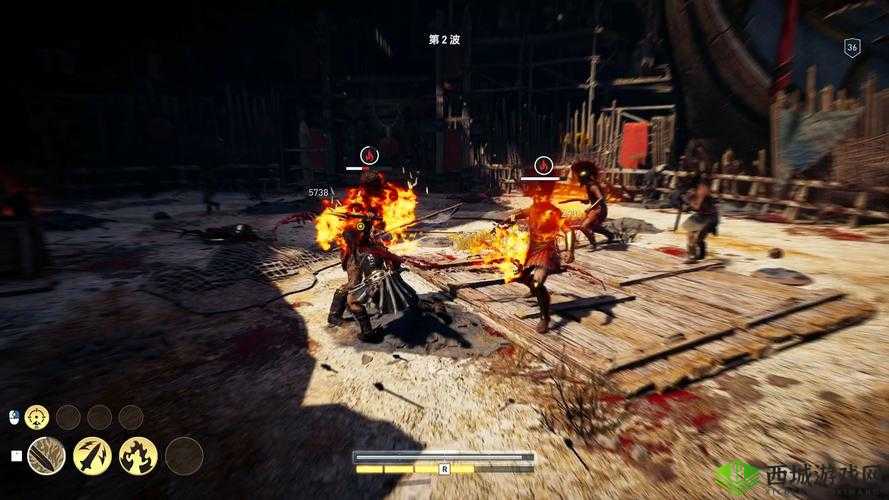The height and width of the screenshot is (500, 889).
Task: Use the spear thrust ability
Action: click(x=92, y=456)
